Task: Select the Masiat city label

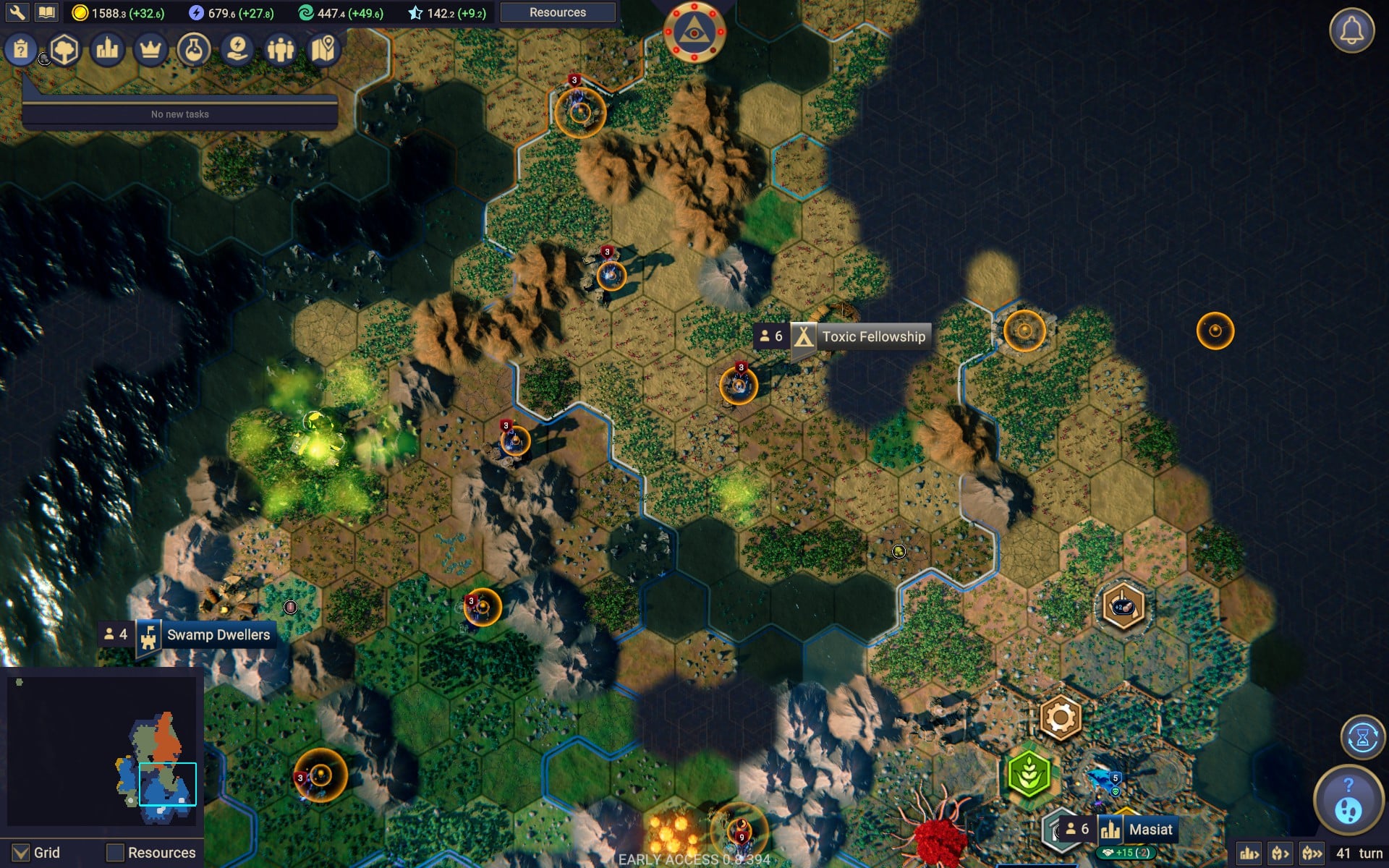Action: (1150, 830)
